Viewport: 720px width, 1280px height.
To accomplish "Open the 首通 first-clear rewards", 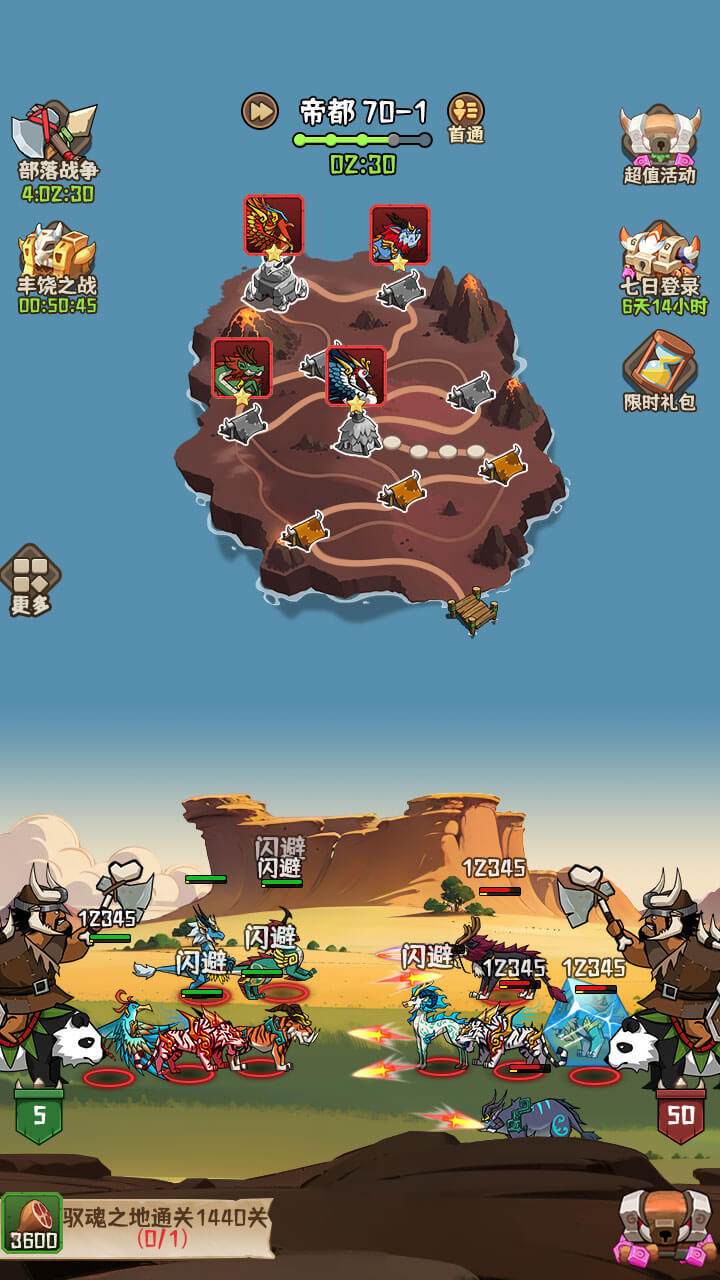I will click(x=465, y=116).
